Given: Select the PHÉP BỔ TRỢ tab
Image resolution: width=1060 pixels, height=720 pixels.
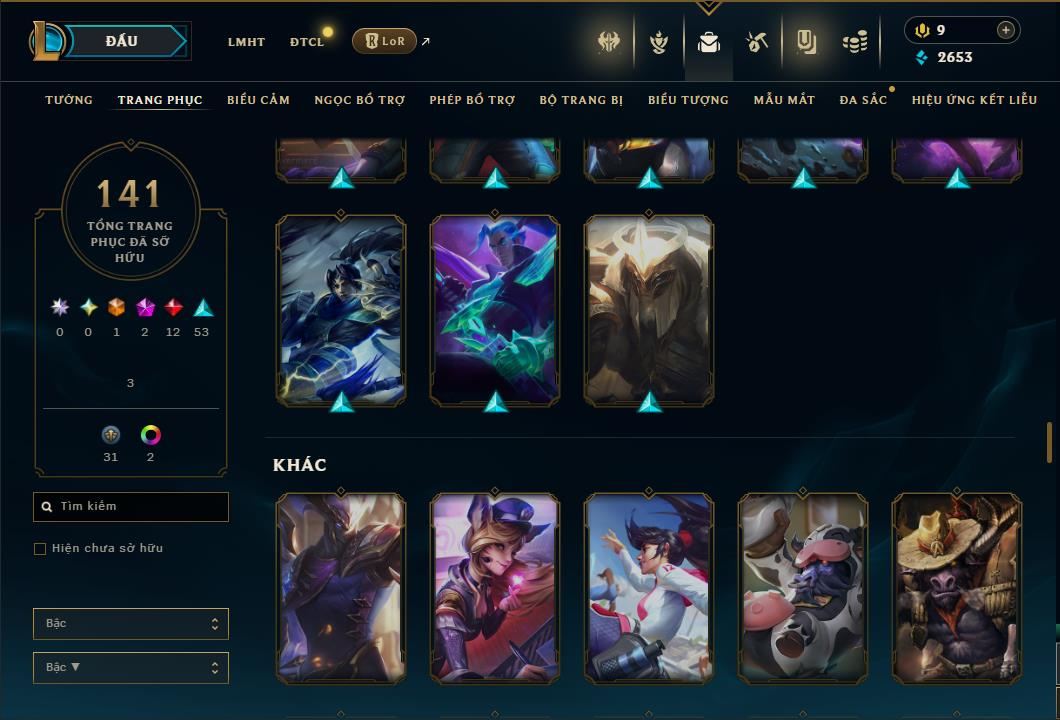Looking at the screenshot, I should [472, 100].
